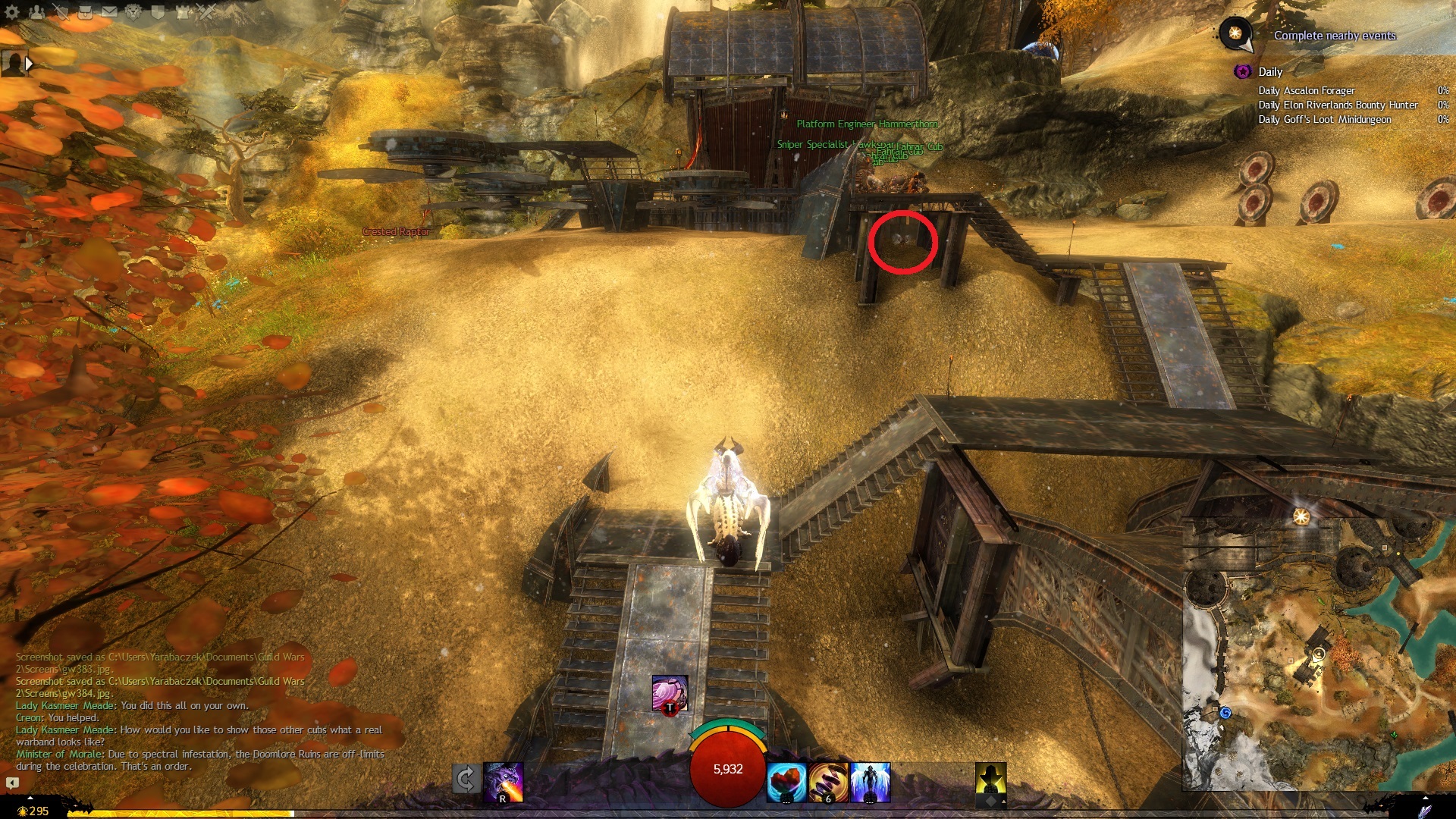Activate the purple dragon fire breath skill
Viewport: 1456px width, 819px height.
click(x=504, y=782)
